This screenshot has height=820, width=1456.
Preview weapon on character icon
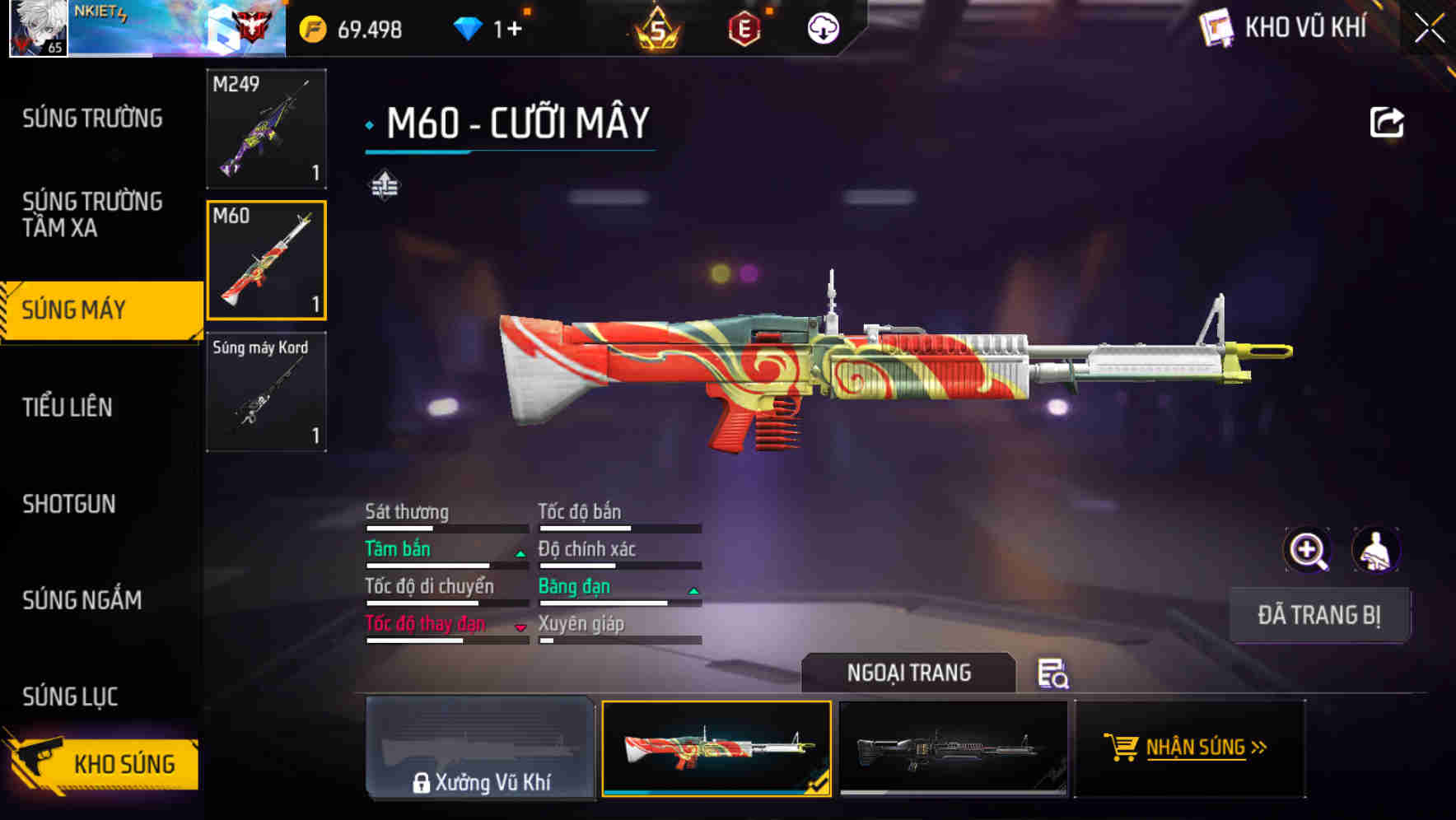[x=1375, y=550]
